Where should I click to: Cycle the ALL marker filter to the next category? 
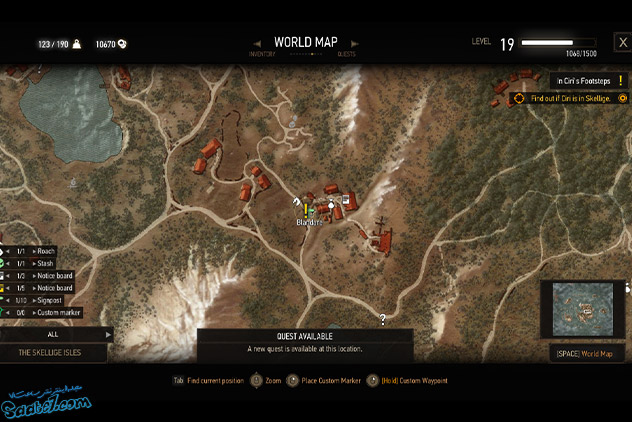point(108,335)
